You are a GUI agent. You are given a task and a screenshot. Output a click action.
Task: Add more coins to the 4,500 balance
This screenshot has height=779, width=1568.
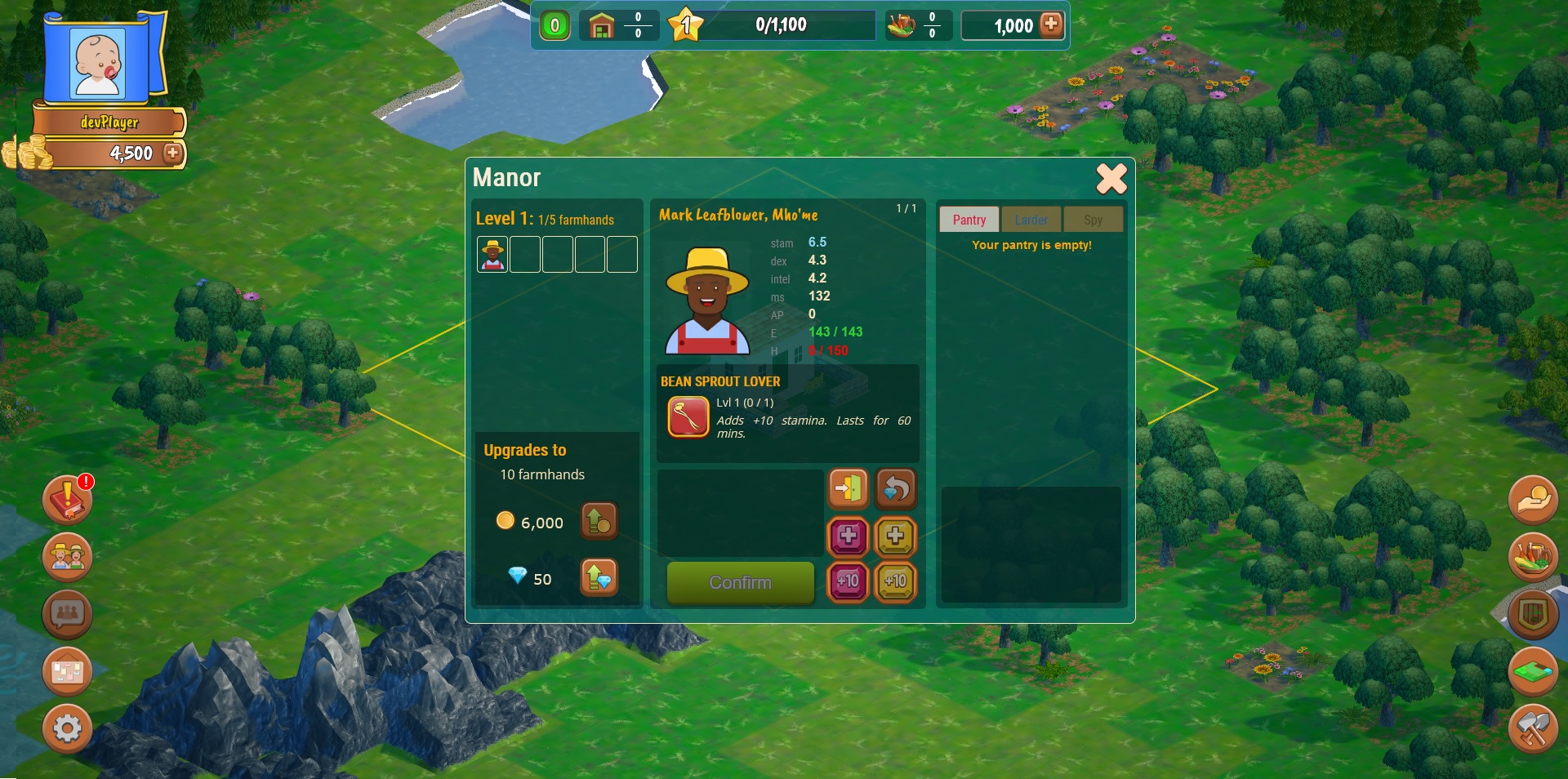[172, 153]
